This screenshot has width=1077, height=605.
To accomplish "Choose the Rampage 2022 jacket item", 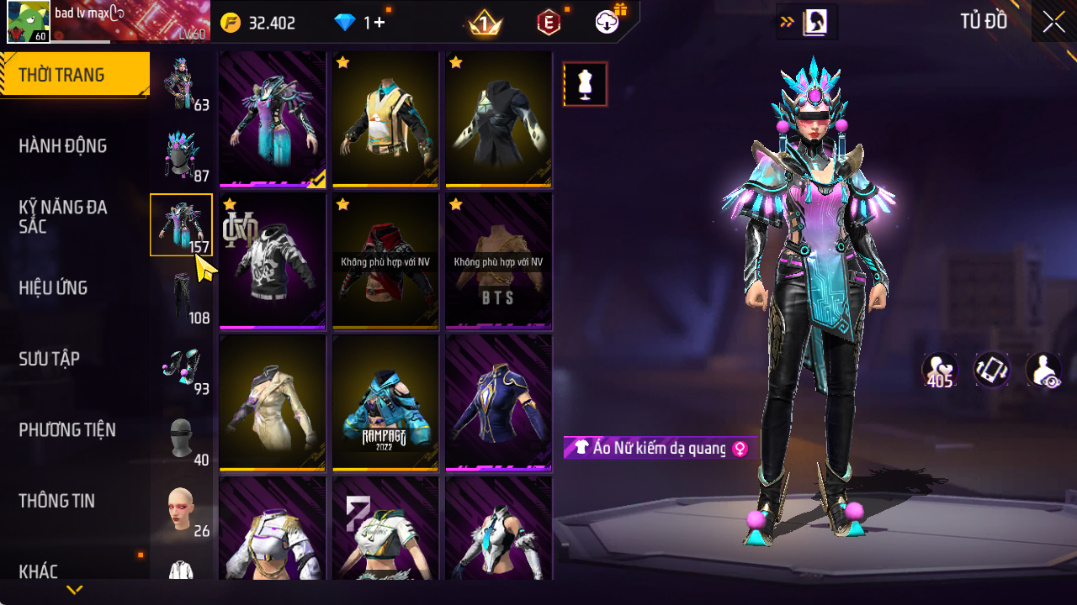I will click(385, 402).
